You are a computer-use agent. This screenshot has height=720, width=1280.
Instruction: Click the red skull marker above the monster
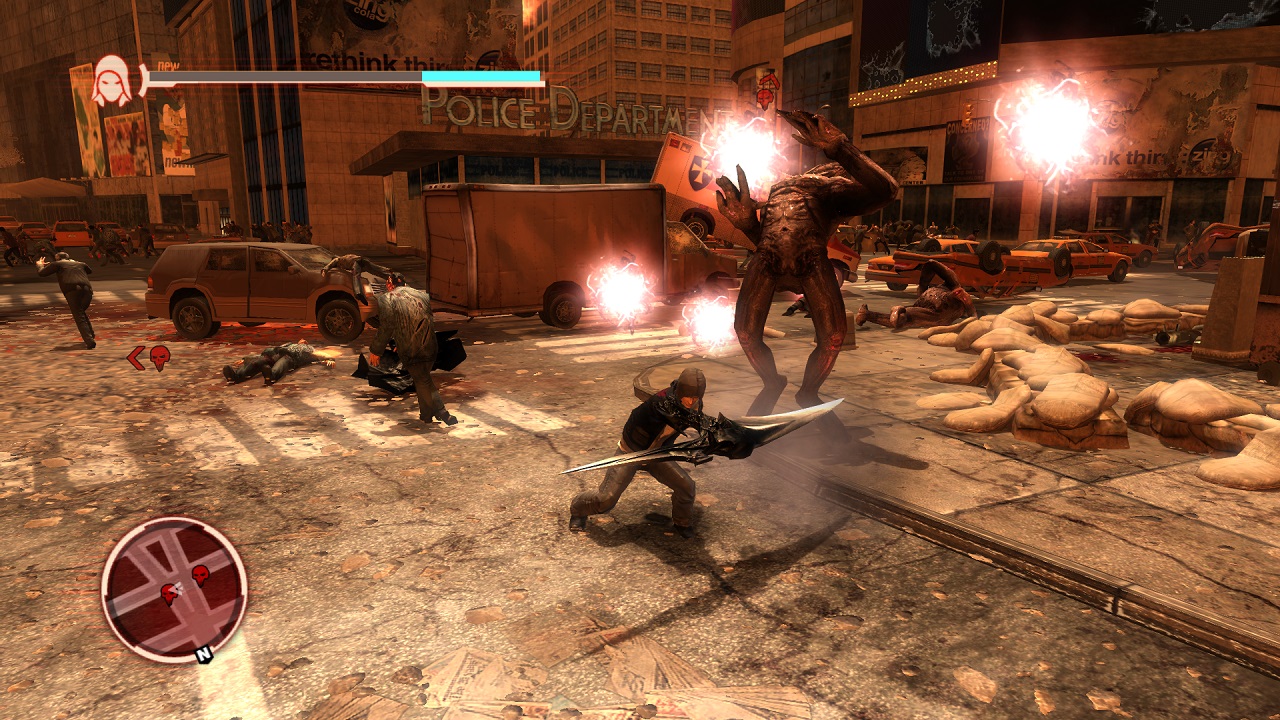tap(767, 92)
